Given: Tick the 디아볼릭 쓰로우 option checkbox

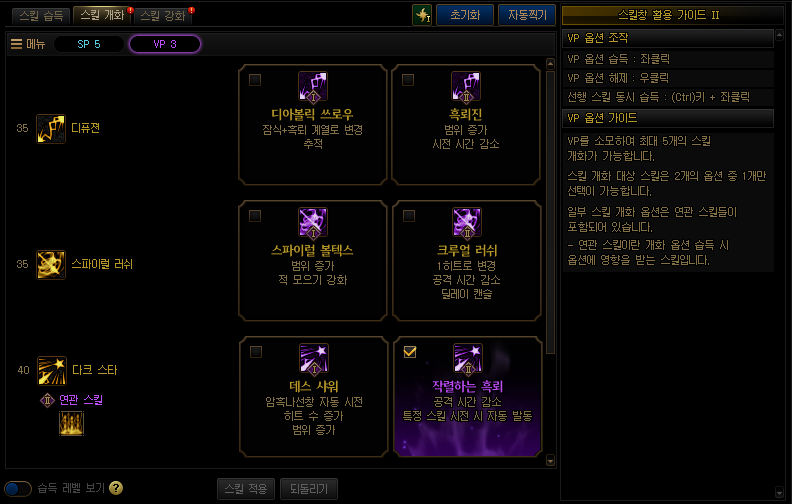Looking at the screenshot, I should (x=256, y=79).
